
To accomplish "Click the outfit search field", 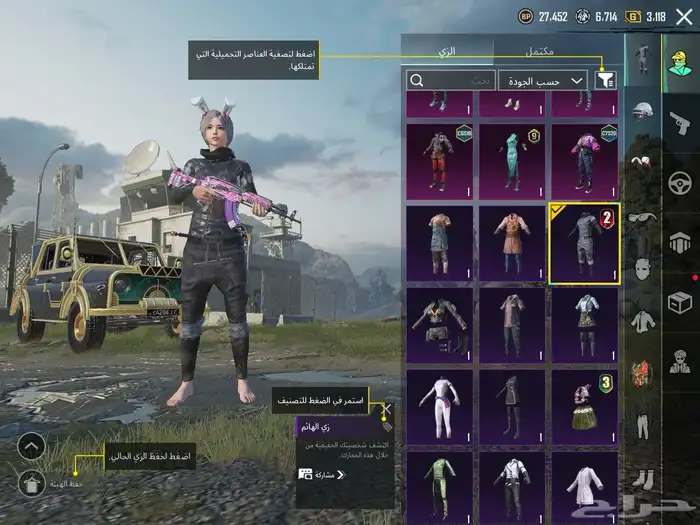I will pyautogui.click(x=452, y=80).
